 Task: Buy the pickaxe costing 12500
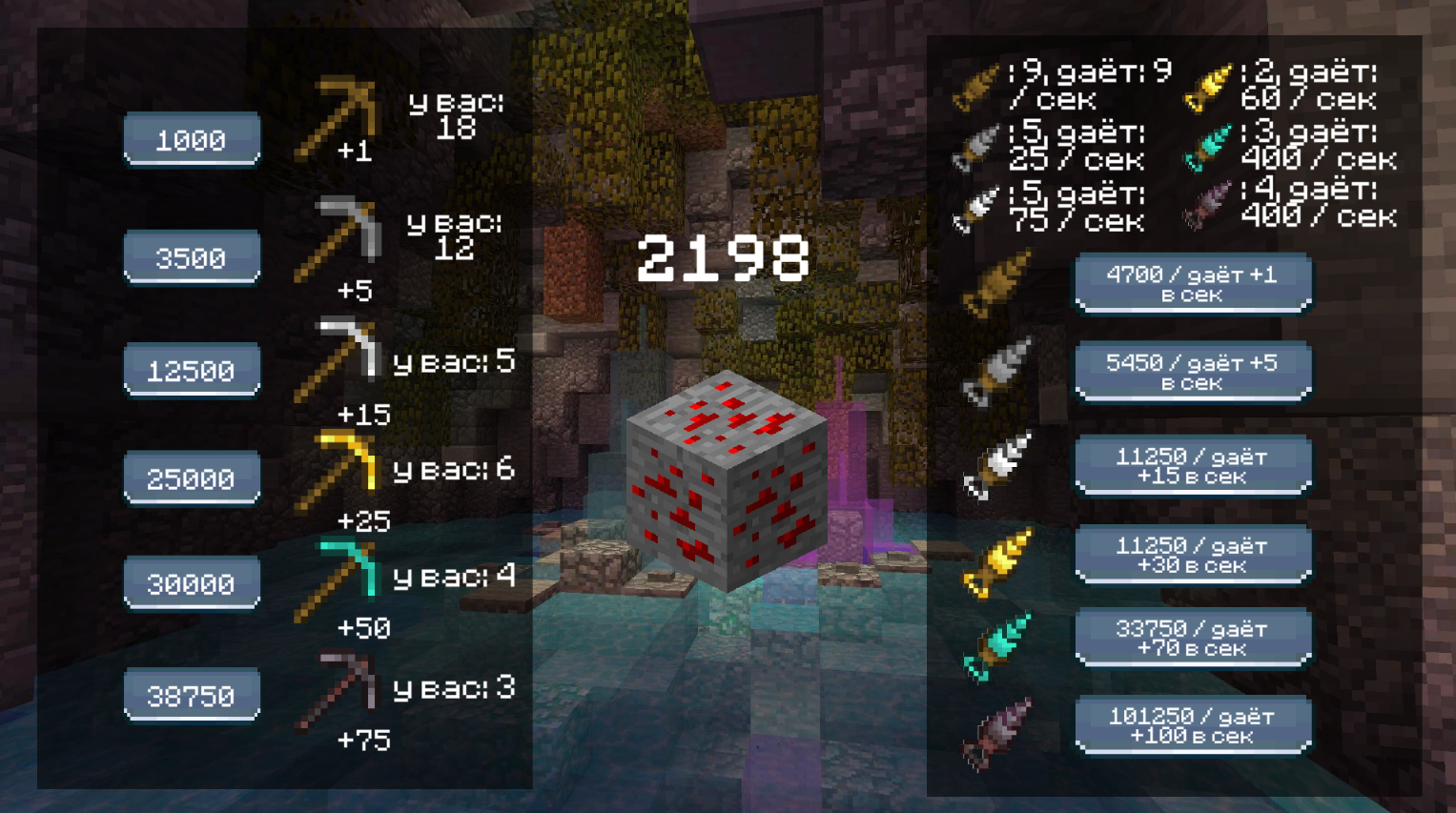pyautogui.click(x=191, y=369)
